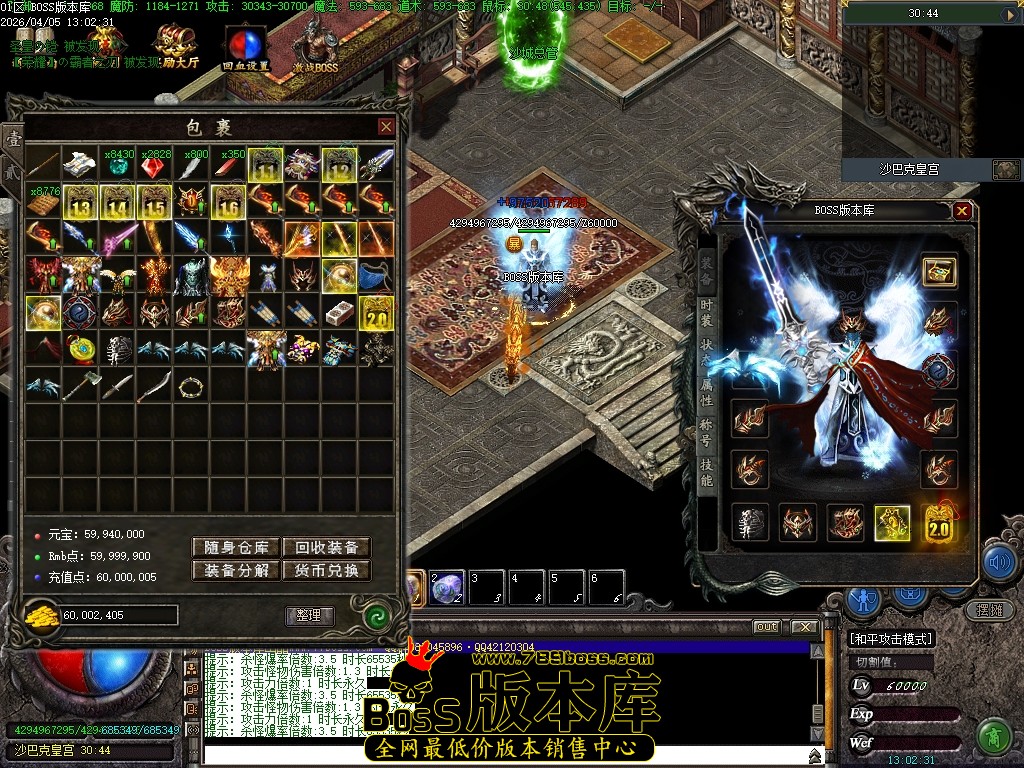The image size is (1024, 768).
Task: Pick the gold ring item in the bag
Action: pyautogui.click(x=190, y=386)
